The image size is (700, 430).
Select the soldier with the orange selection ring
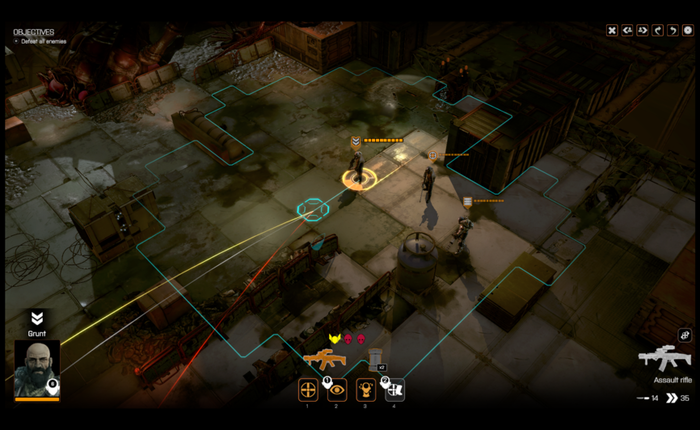pos(357,165)
